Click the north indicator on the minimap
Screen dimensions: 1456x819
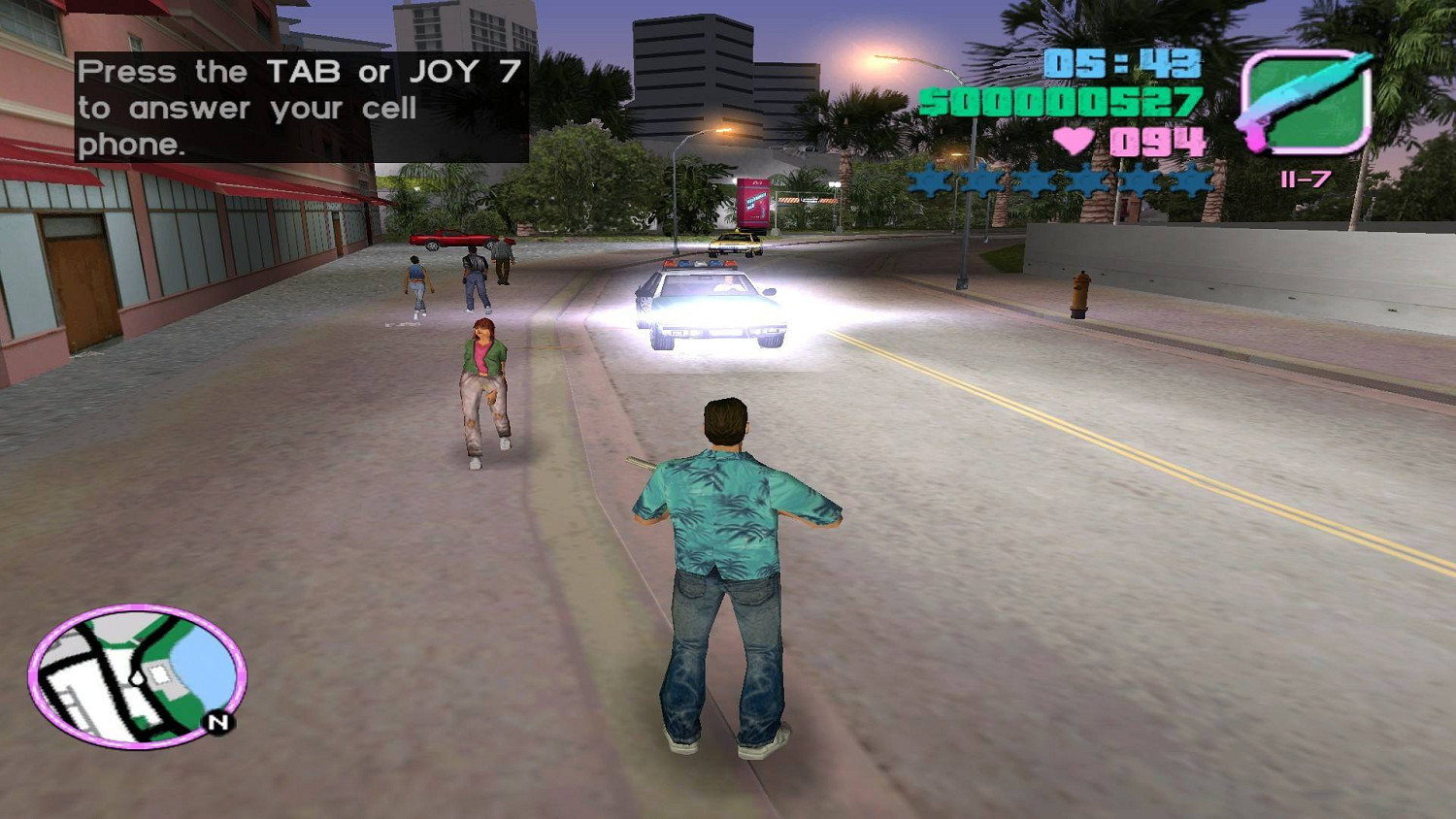coord(217,722)
